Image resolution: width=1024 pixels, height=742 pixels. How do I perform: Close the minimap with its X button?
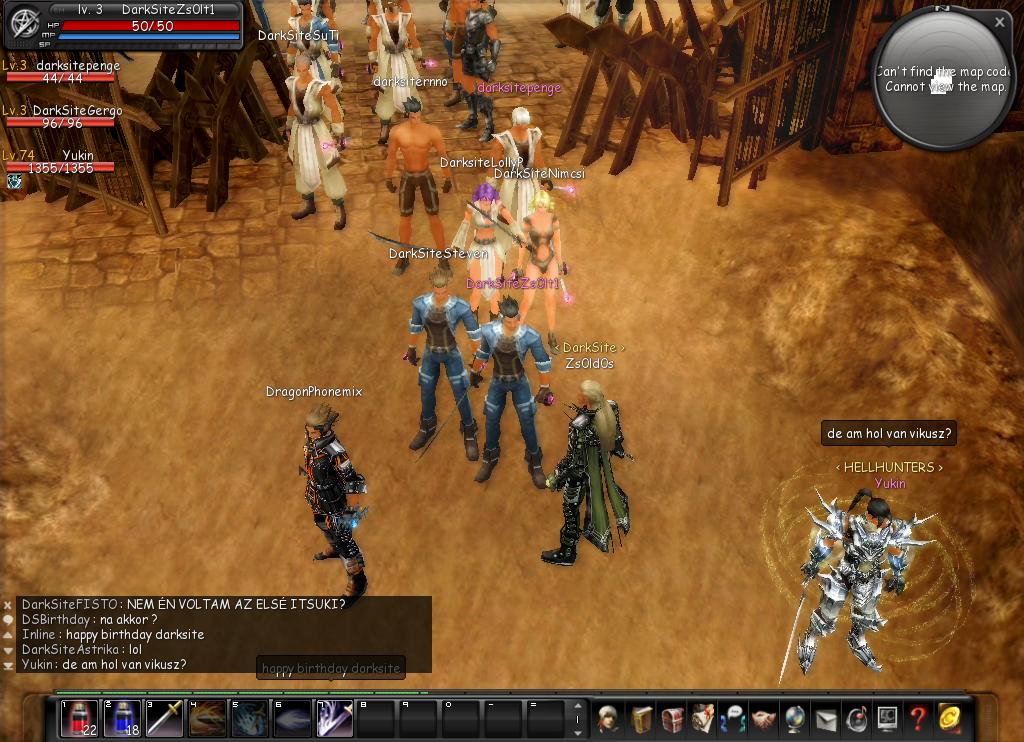[x=999, y=21]
